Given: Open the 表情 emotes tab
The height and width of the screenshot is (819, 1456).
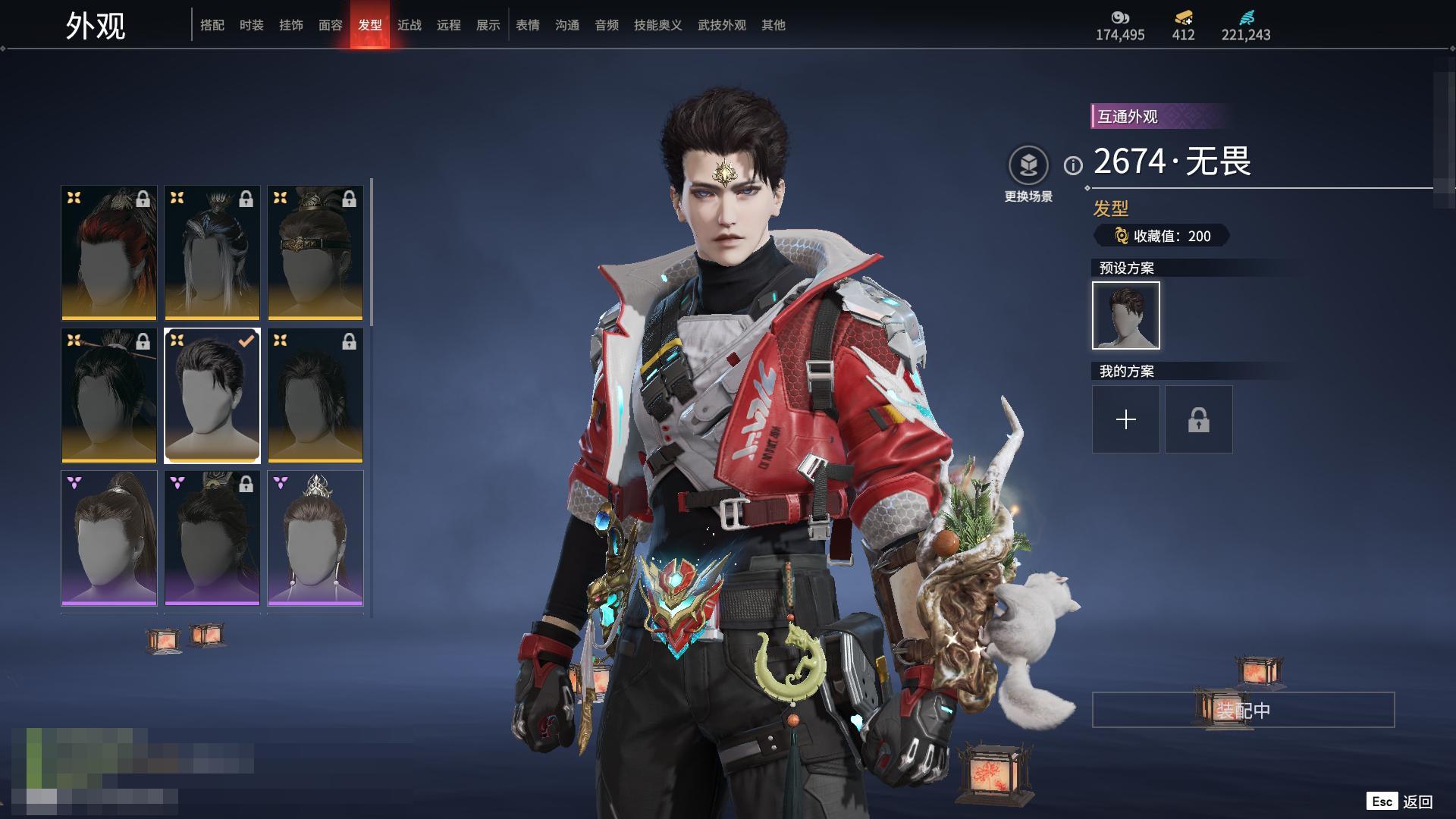Looking at the screenshot, I should 528,25.
